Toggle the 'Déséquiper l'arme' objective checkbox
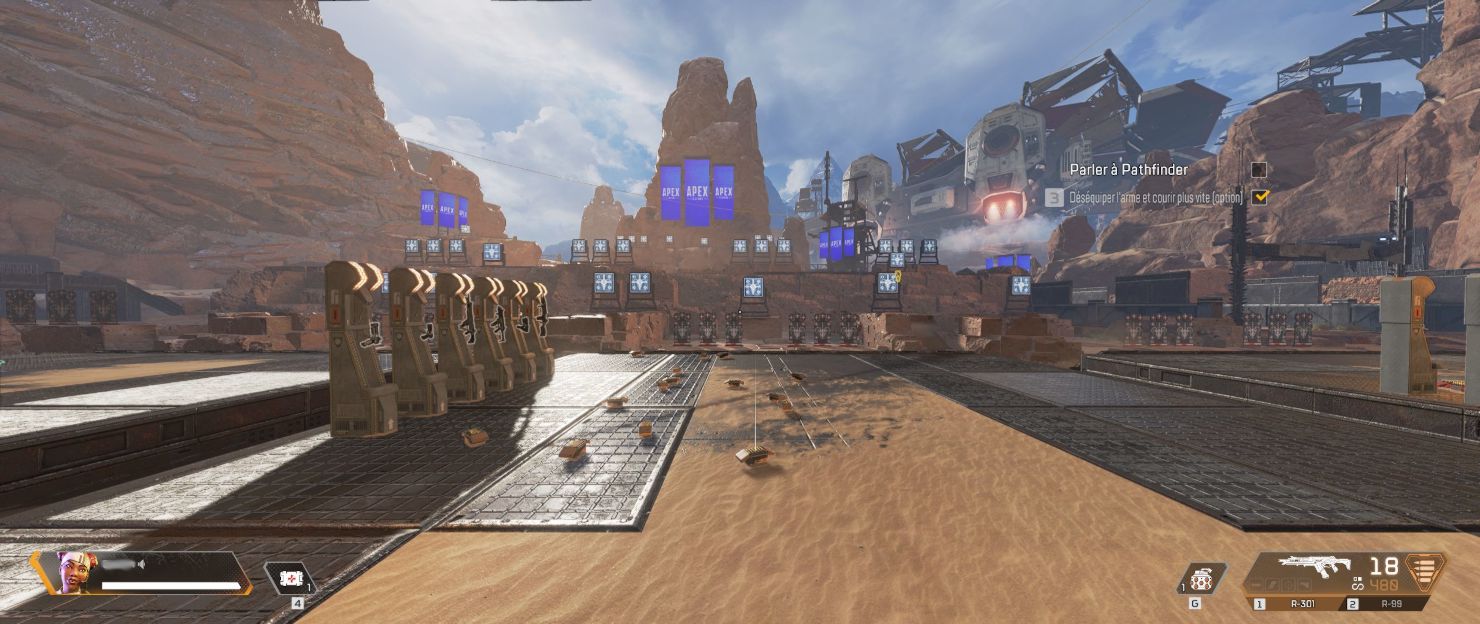Viewport: 1480px width, 624px height. tap(1259, 197)
